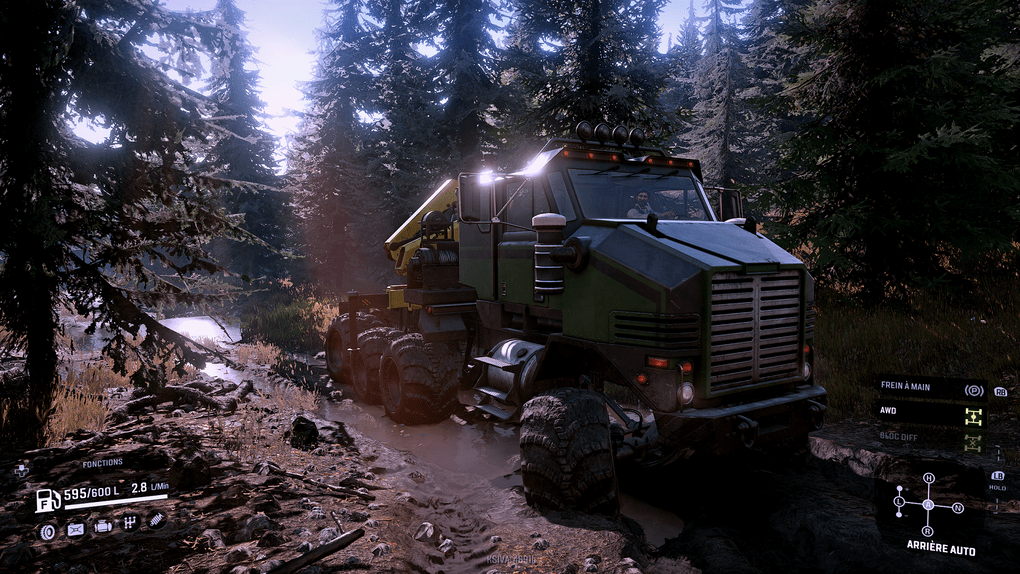Shift the gearbox to N neutral
This screenshot has height=574, width=1020.
coord(958,508)
